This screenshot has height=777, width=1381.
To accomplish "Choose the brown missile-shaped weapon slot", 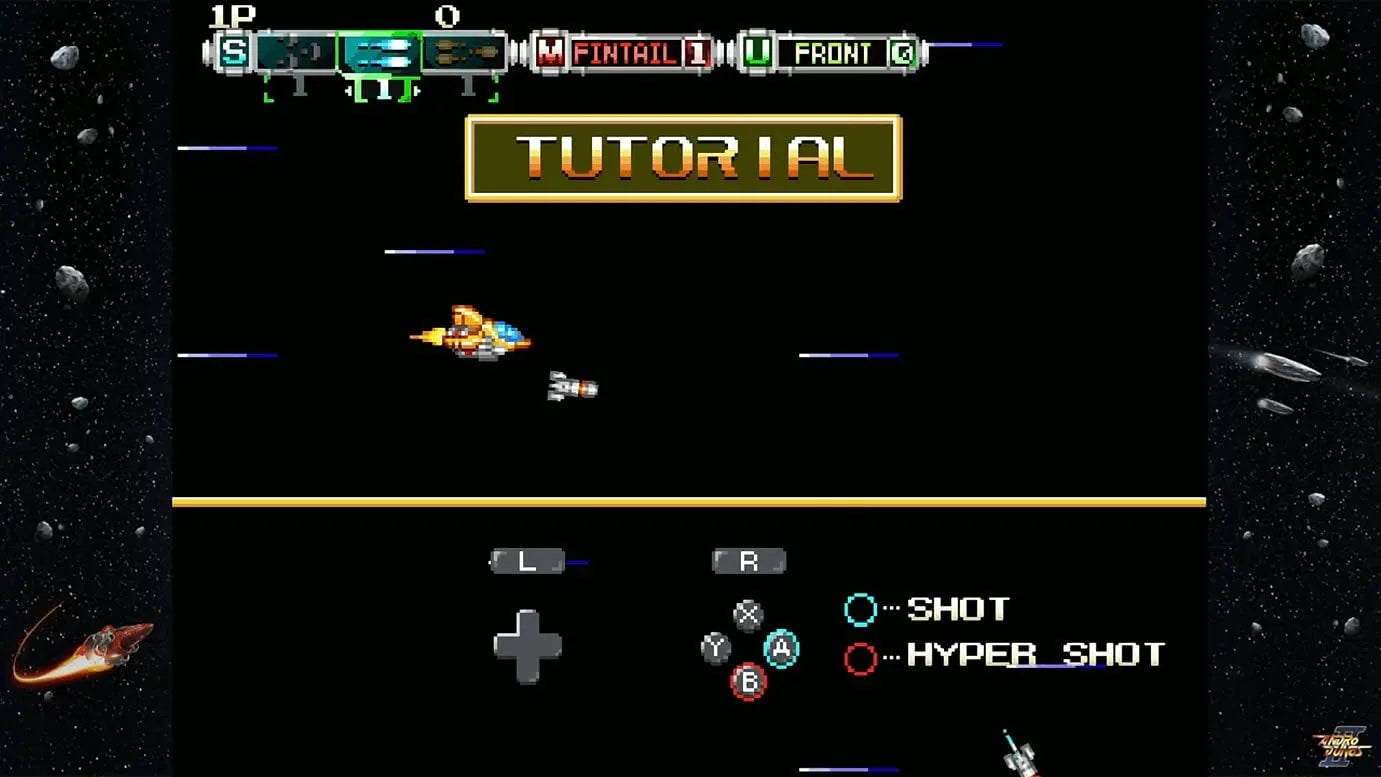I will (463, 52).
